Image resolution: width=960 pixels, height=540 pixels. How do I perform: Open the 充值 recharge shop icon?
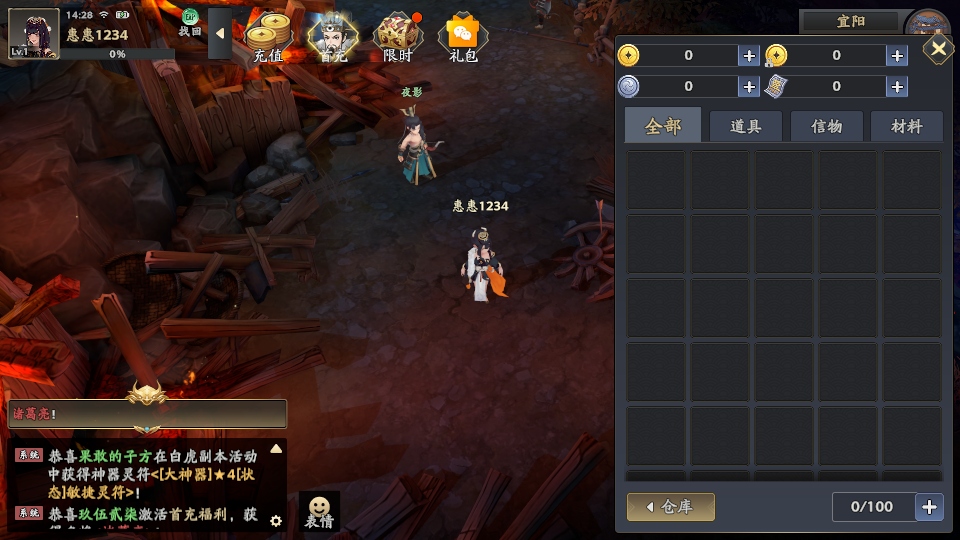(x=268, y=38)
